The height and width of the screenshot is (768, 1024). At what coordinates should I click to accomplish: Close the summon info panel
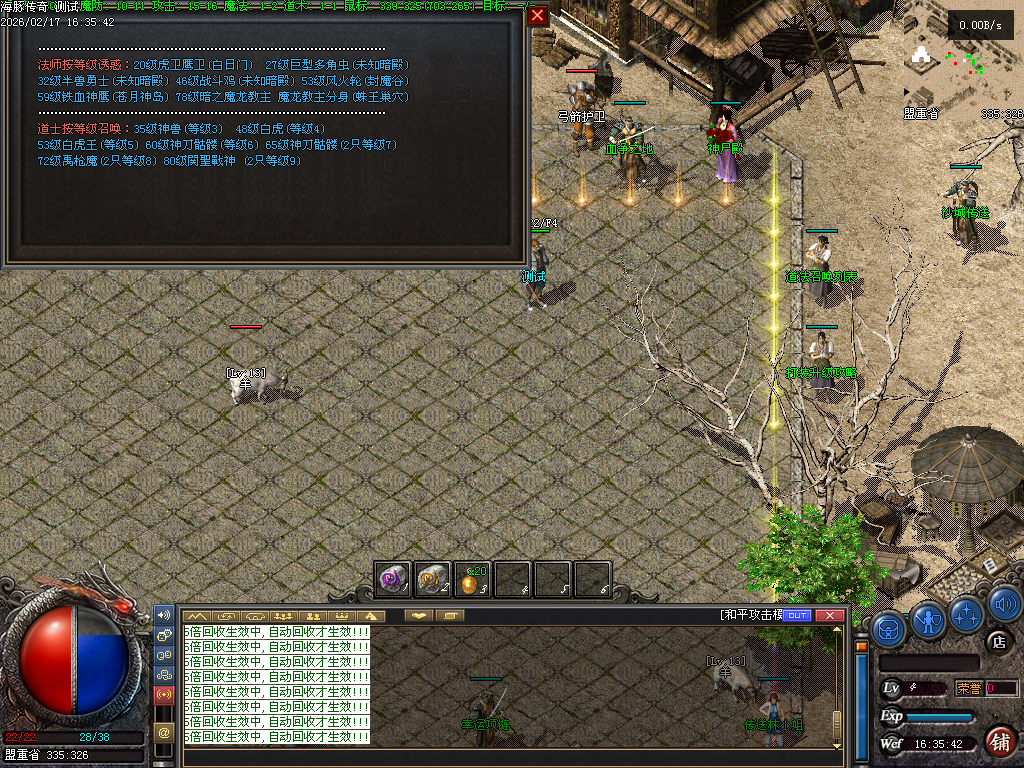tap(538, 16)
